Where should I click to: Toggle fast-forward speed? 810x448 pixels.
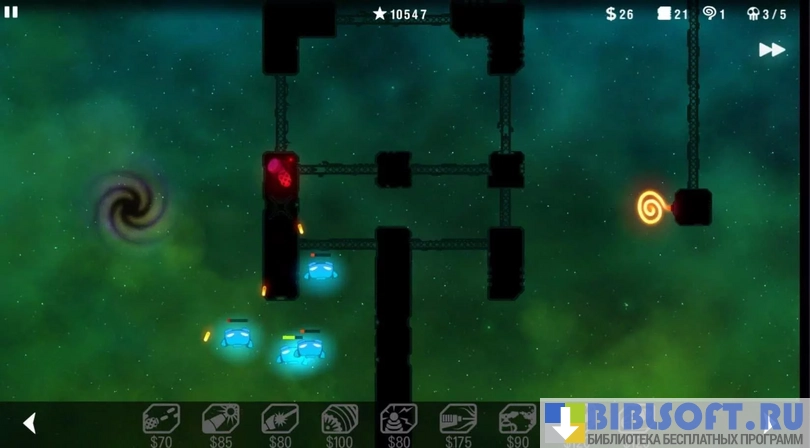tap(771, 50)
